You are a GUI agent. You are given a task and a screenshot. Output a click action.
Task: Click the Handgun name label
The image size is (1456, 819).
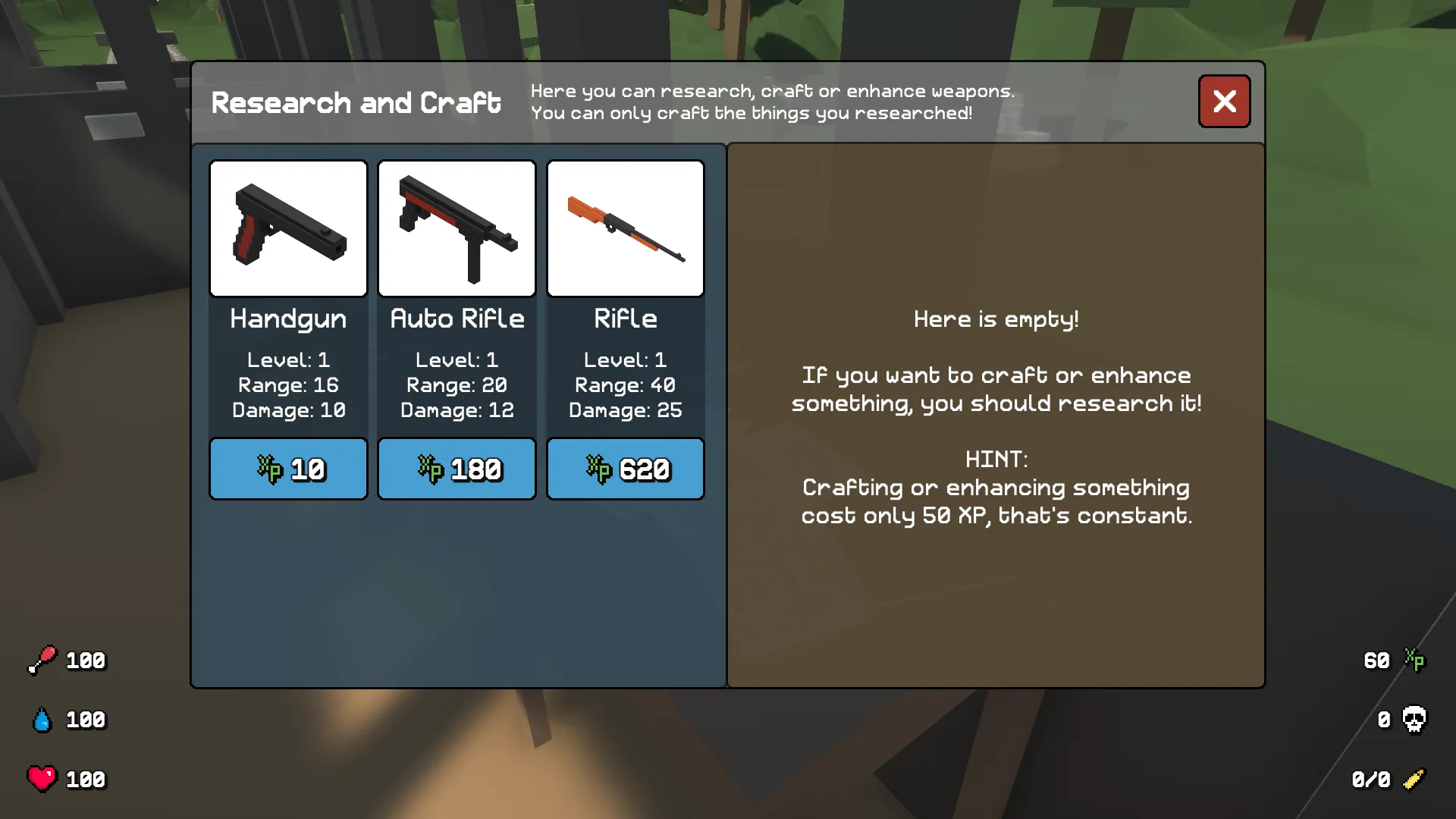pyautogui.click(x=288, y=319)
